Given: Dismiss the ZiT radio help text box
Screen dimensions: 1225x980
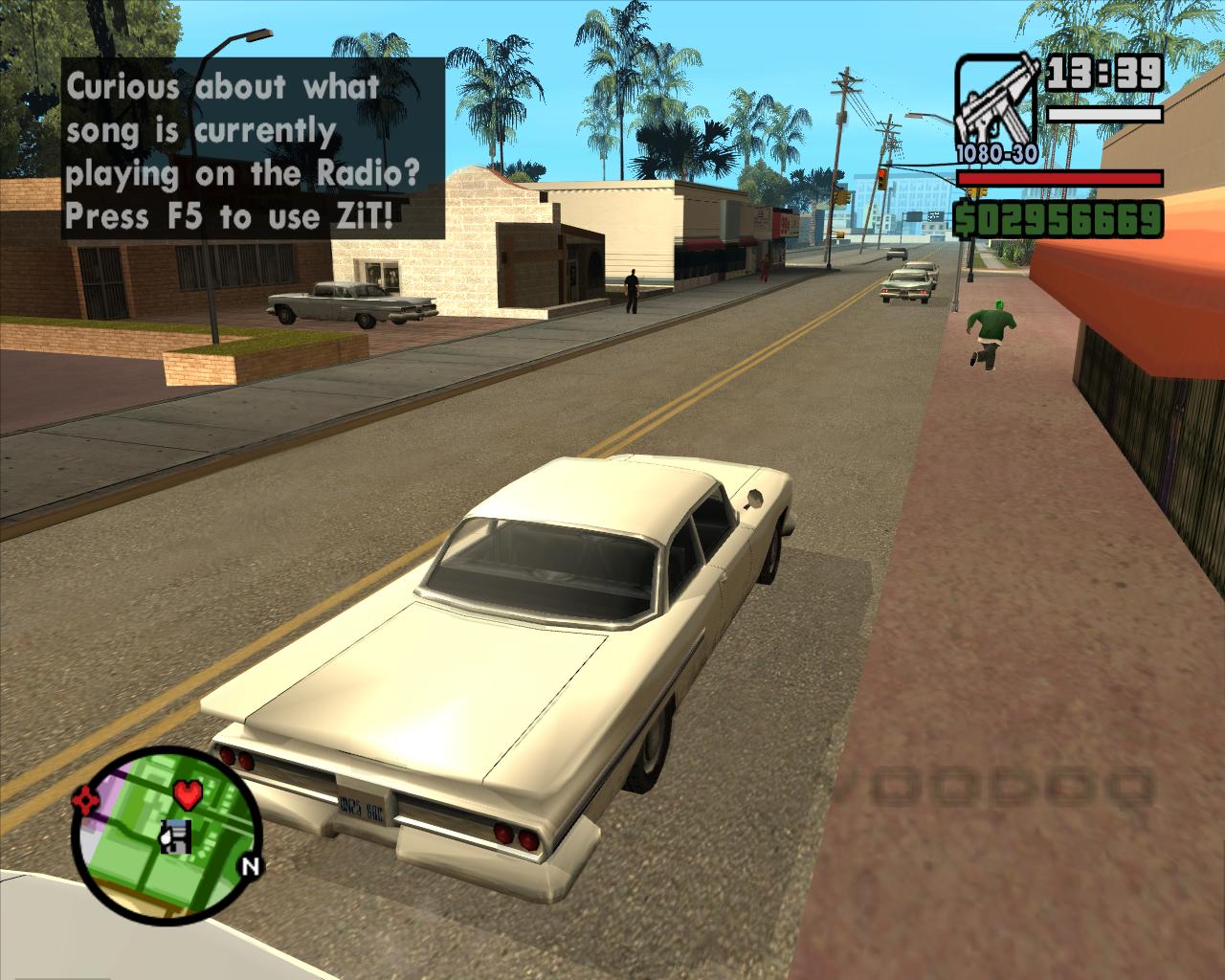Looking at the screenshot, I should [254, 148].
